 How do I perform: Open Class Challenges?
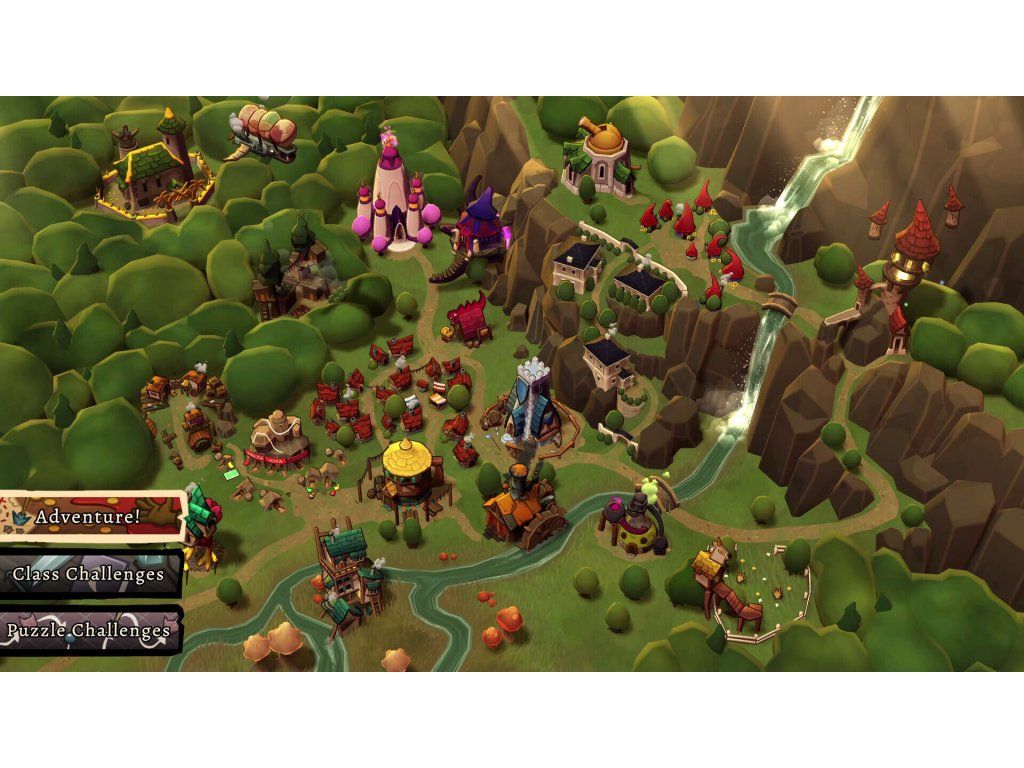[88, 574]
